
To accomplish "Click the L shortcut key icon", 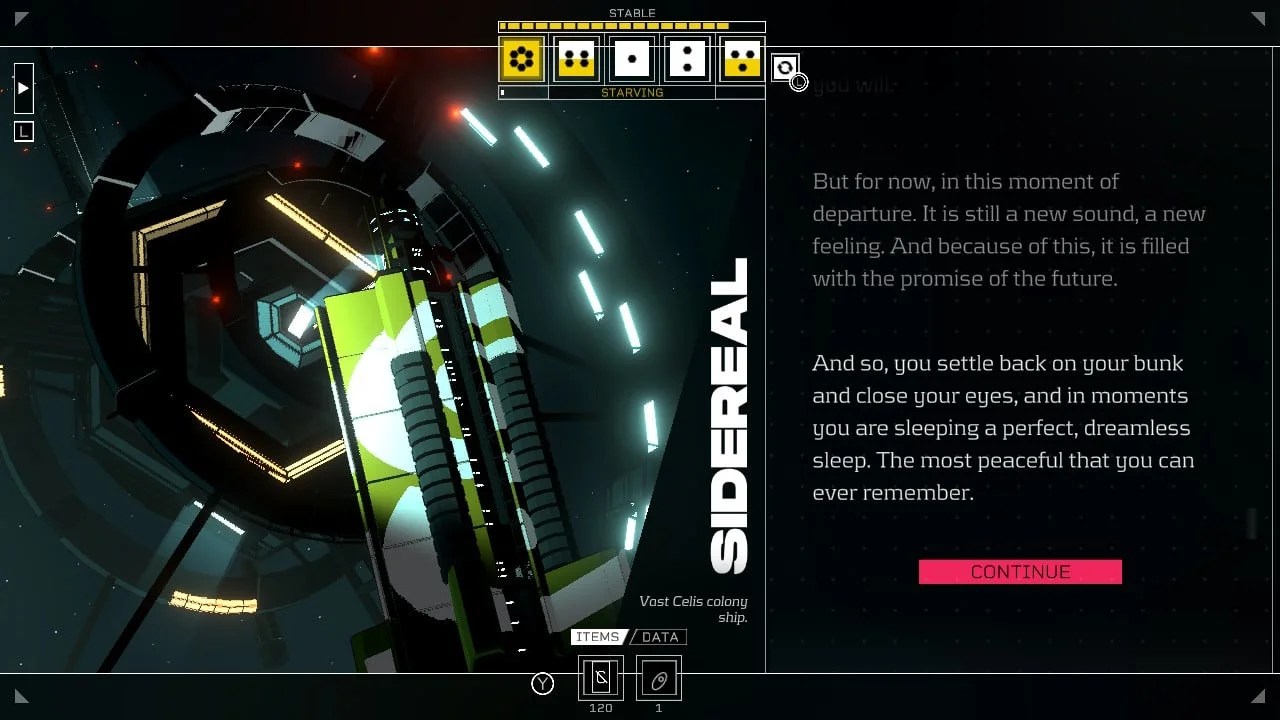I will (22, 131).
